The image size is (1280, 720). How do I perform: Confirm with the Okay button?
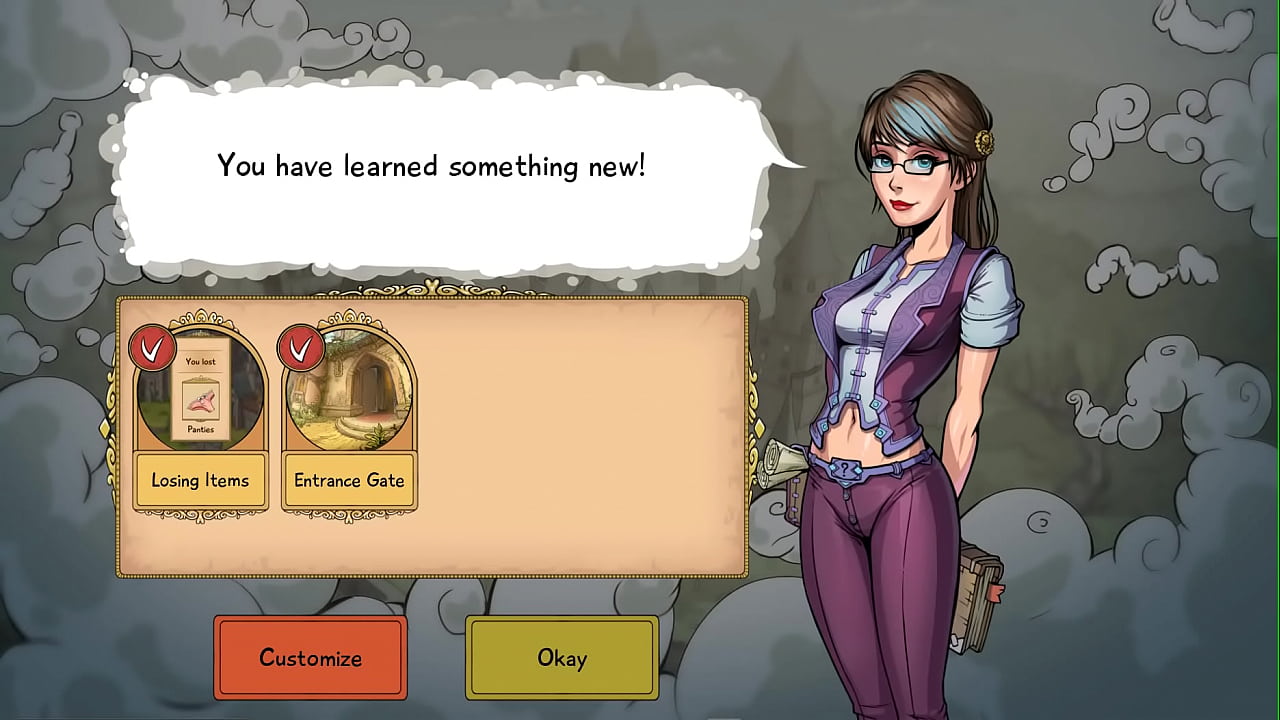(561, 657)
